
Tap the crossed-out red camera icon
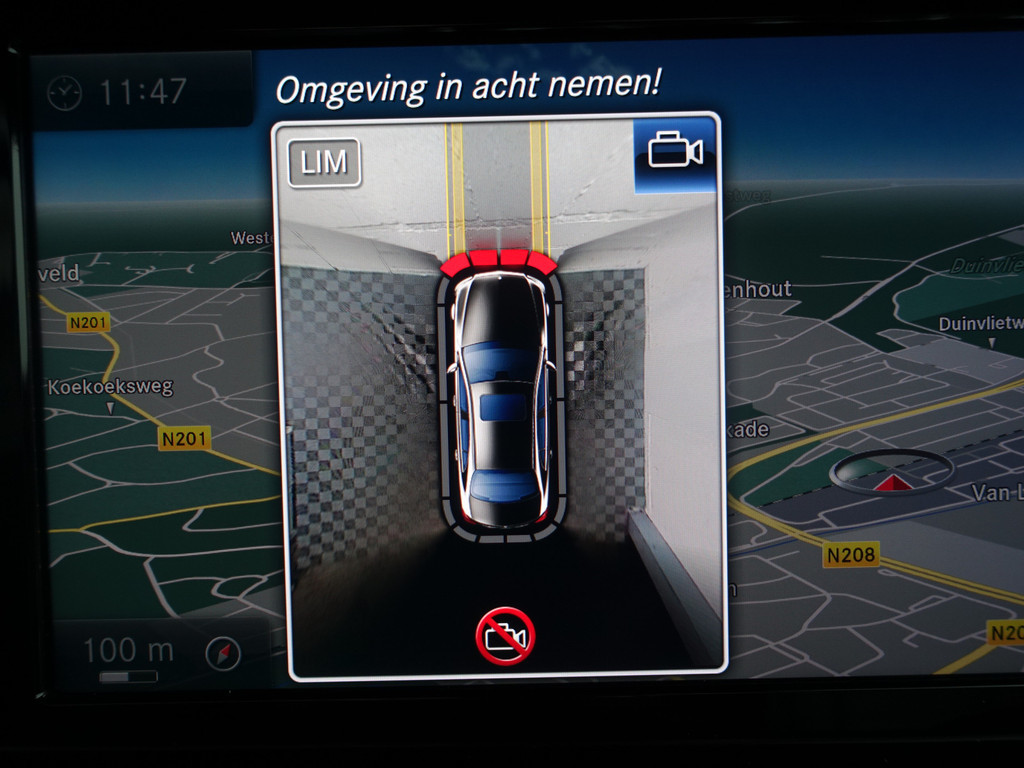tap(505, 636)
